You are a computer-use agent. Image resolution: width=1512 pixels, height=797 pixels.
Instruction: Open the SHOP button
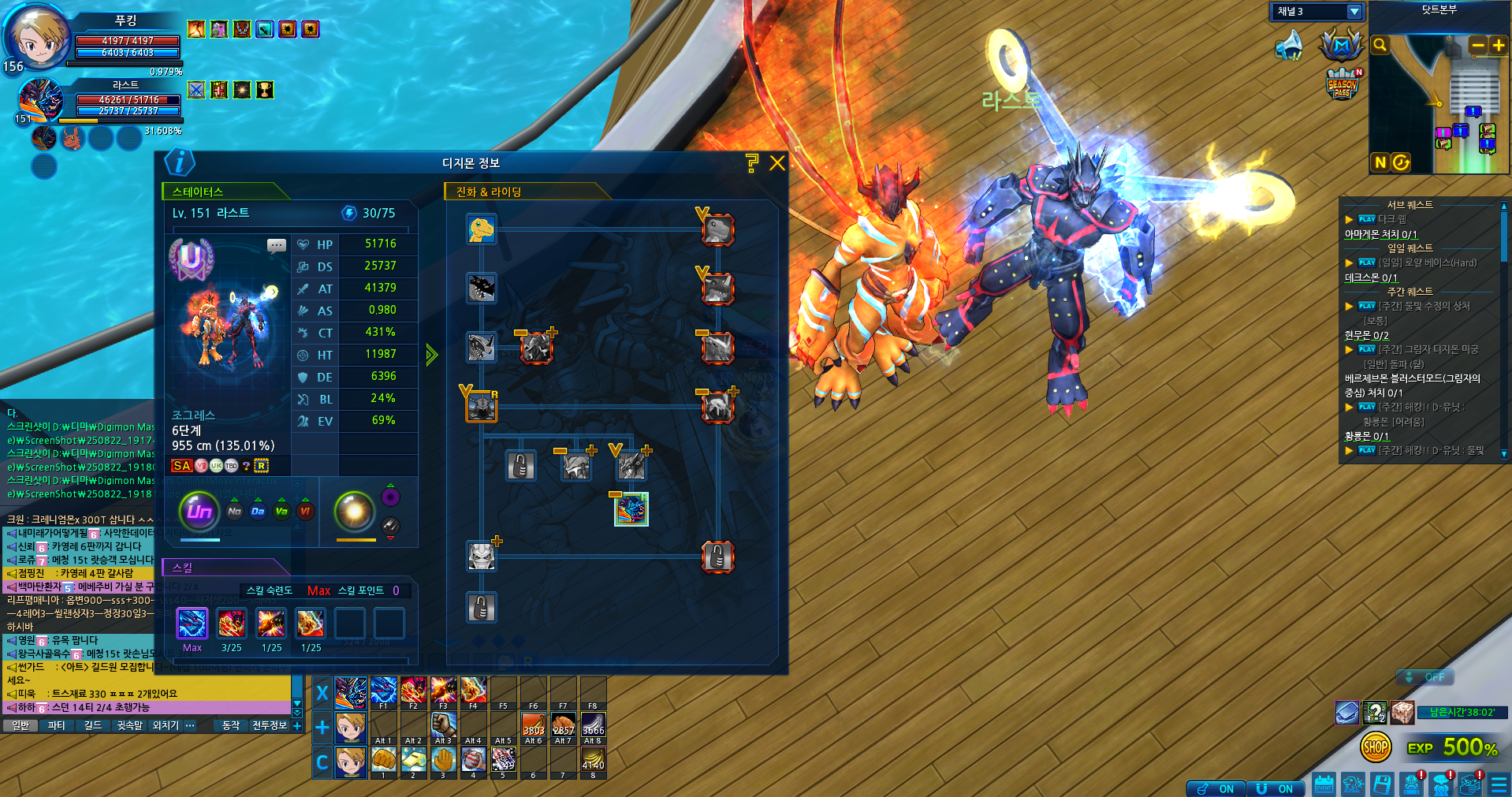pyautogui.click(x=1376, y=747)
